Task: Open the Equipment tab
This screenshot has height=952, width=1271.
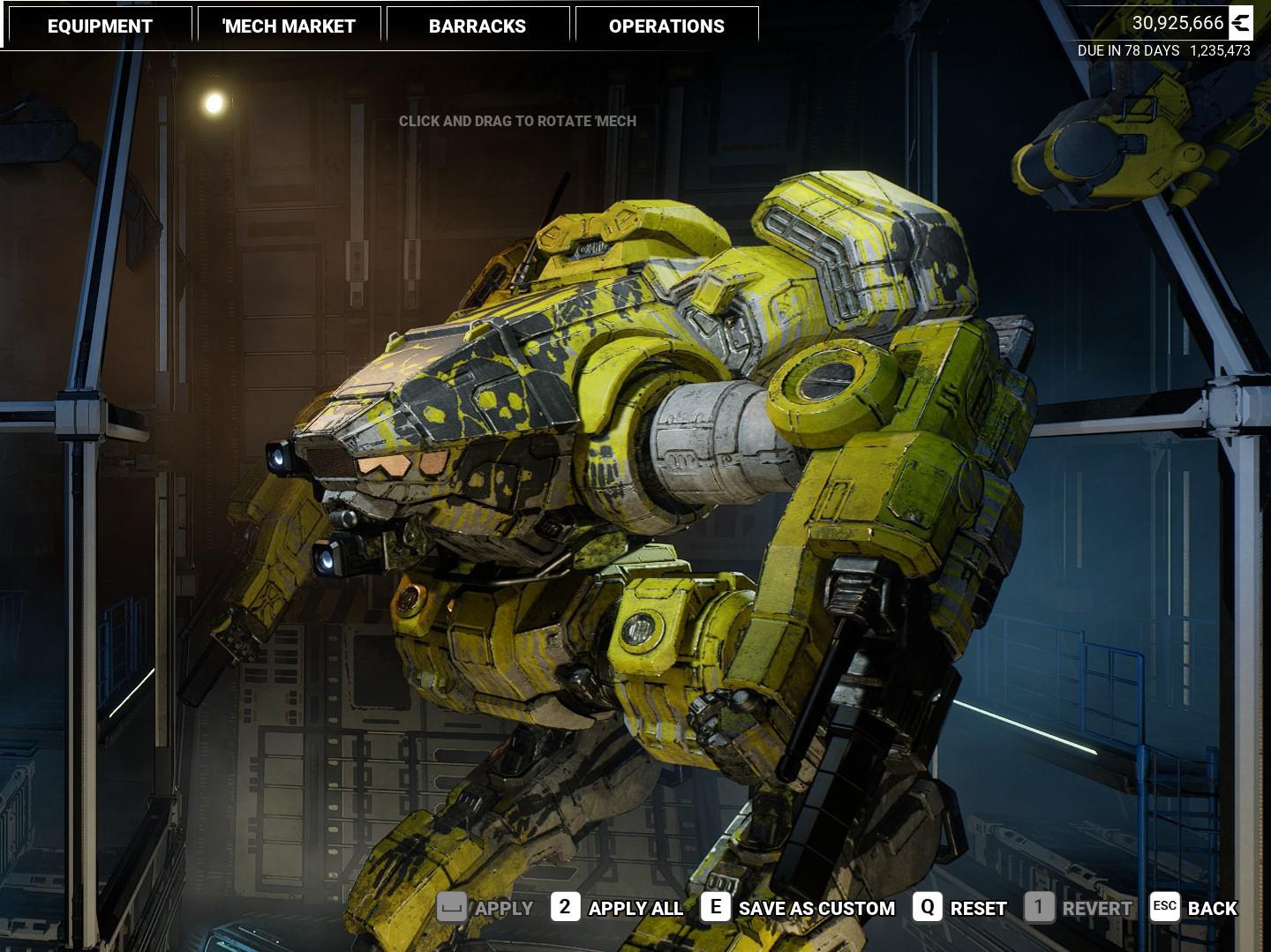Action: (x=100, y=26)
